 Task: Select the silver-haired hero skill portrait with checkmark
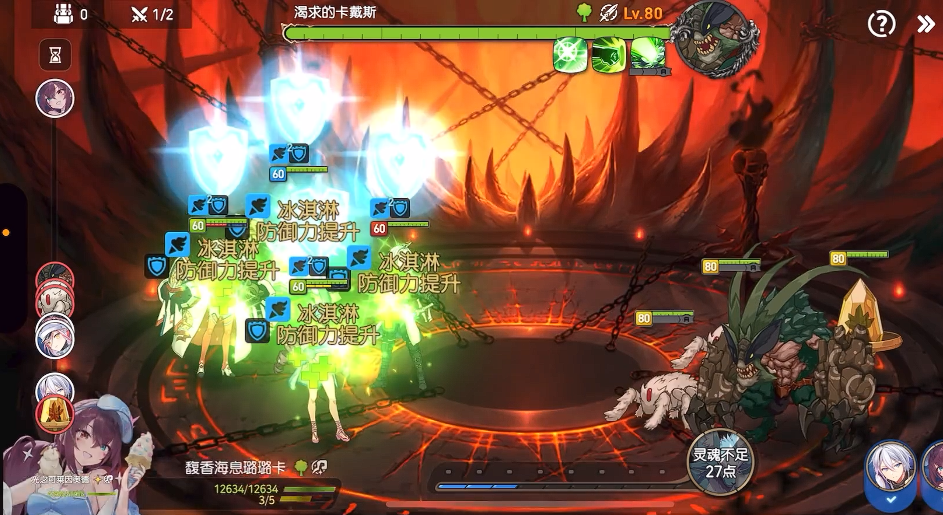tap(889, 472)
